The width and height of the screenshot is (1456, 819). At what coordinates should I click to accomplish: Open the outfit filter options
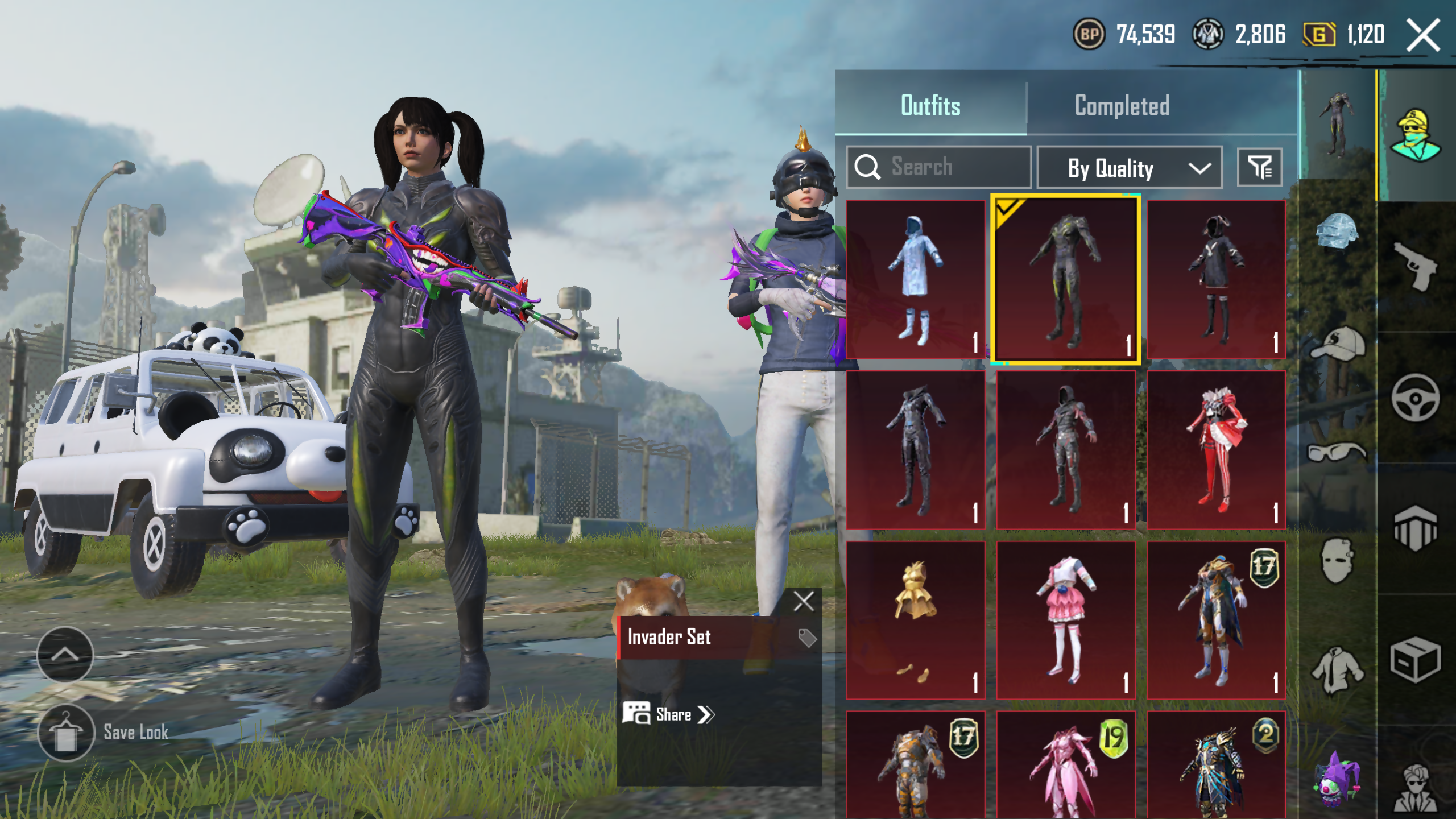click(1259, 168)
